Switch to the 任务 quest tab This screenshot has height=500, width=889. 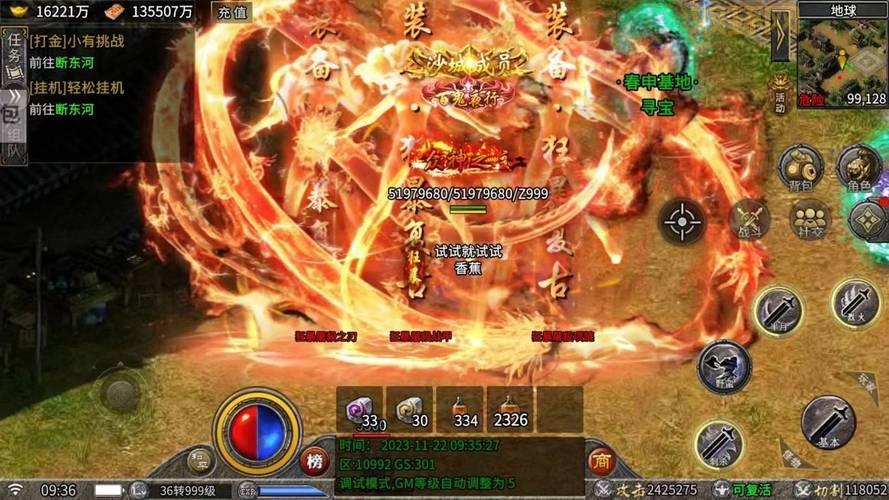pyautogui.click(x=13, y=50)
